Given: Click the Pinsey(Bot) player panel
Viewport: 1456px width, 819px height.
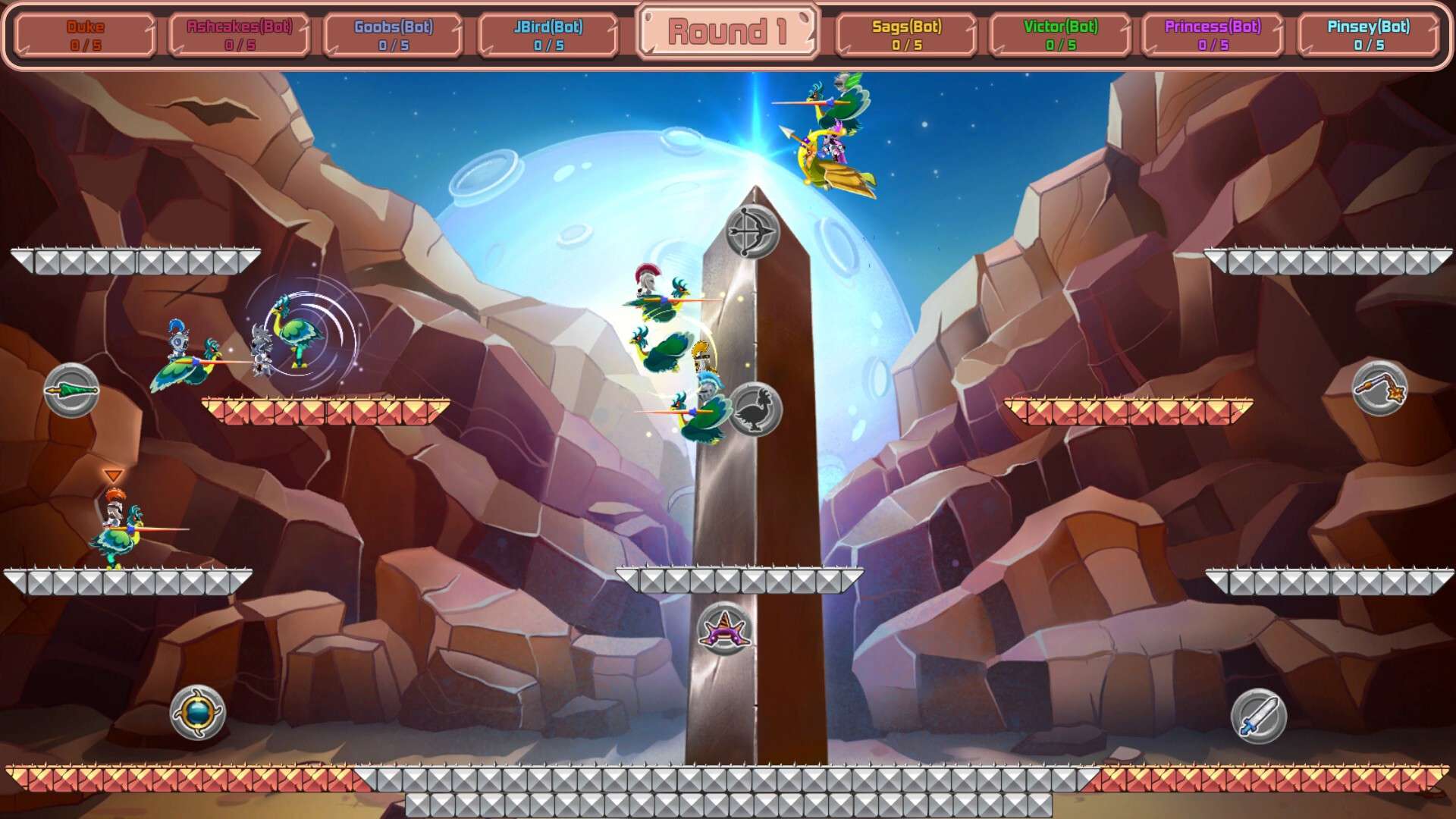Looking at the screenshot, I should point(1368,36).
